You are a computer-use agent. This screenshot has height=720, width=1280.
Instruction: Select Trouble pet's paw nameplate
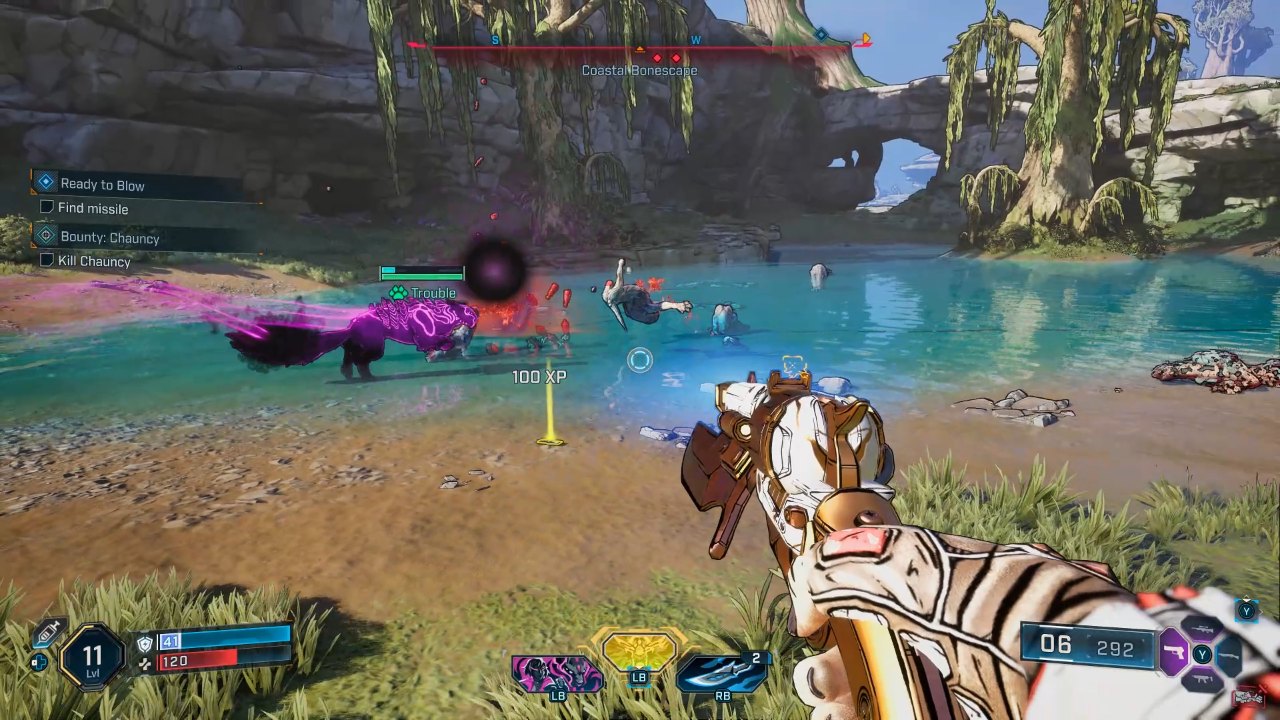point(423,293)
